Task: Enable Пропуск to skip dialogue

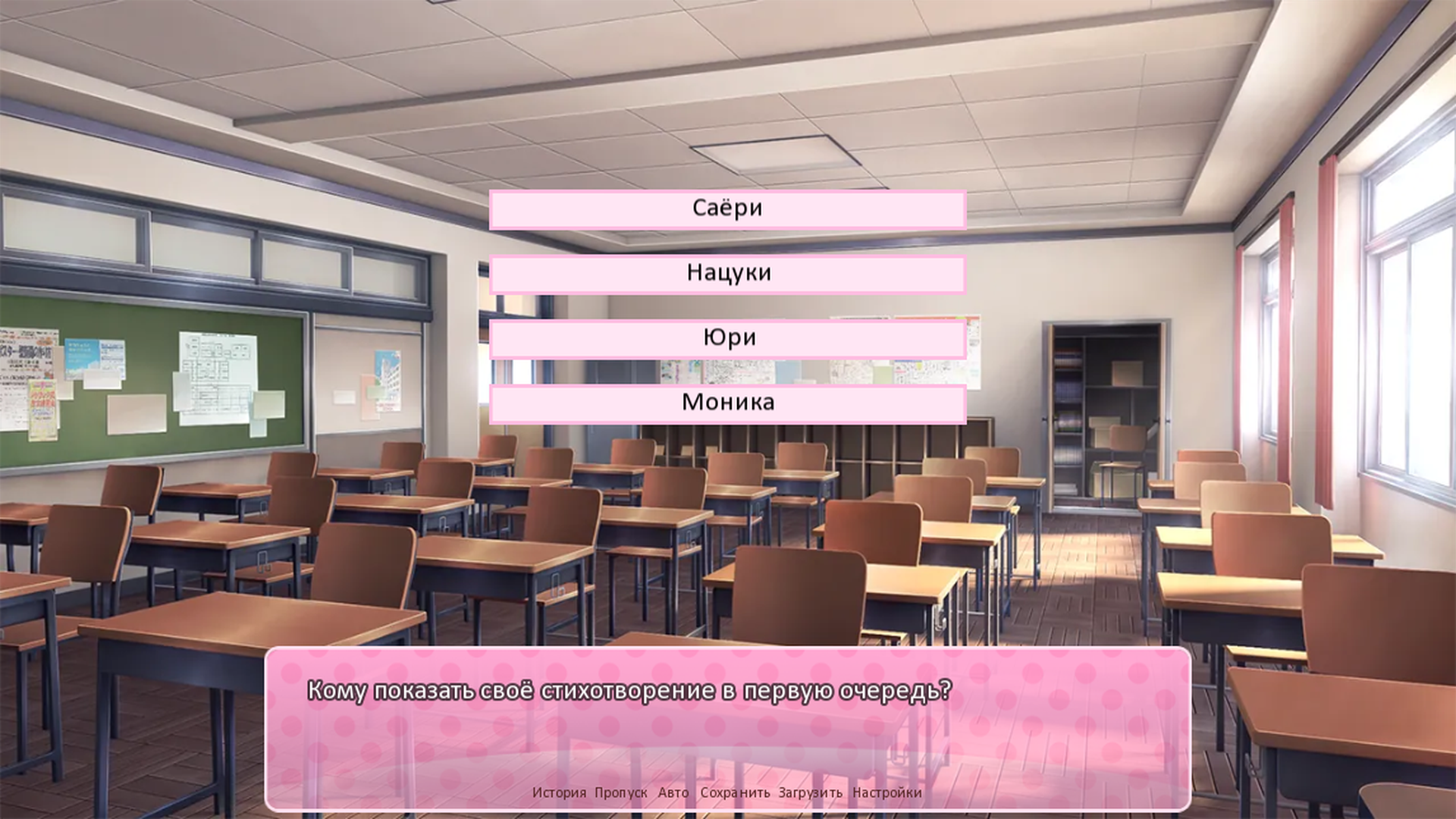Action: 622,794
